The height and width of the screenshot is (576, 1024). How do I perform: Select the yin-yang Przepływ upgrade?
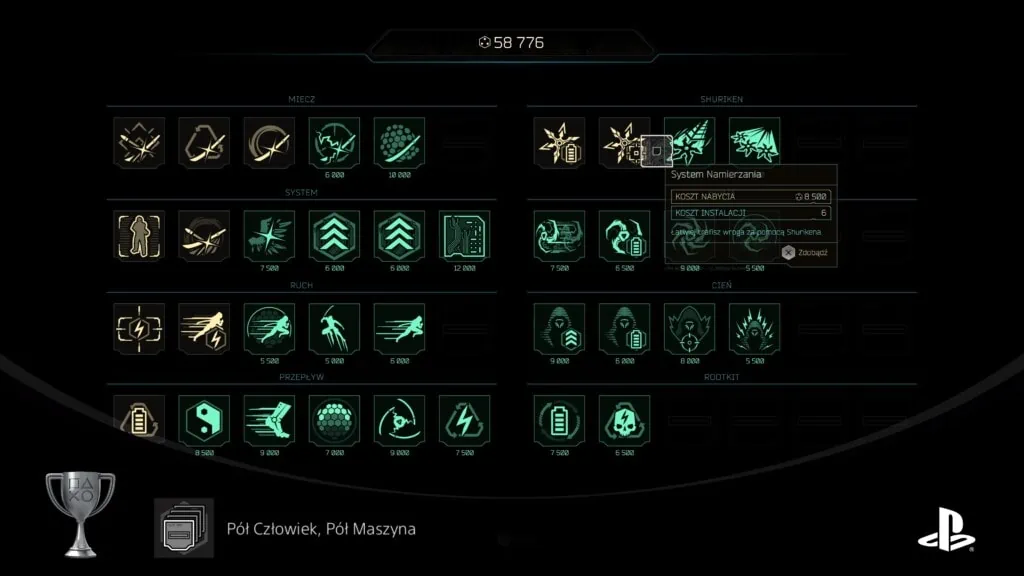(204, 420)
